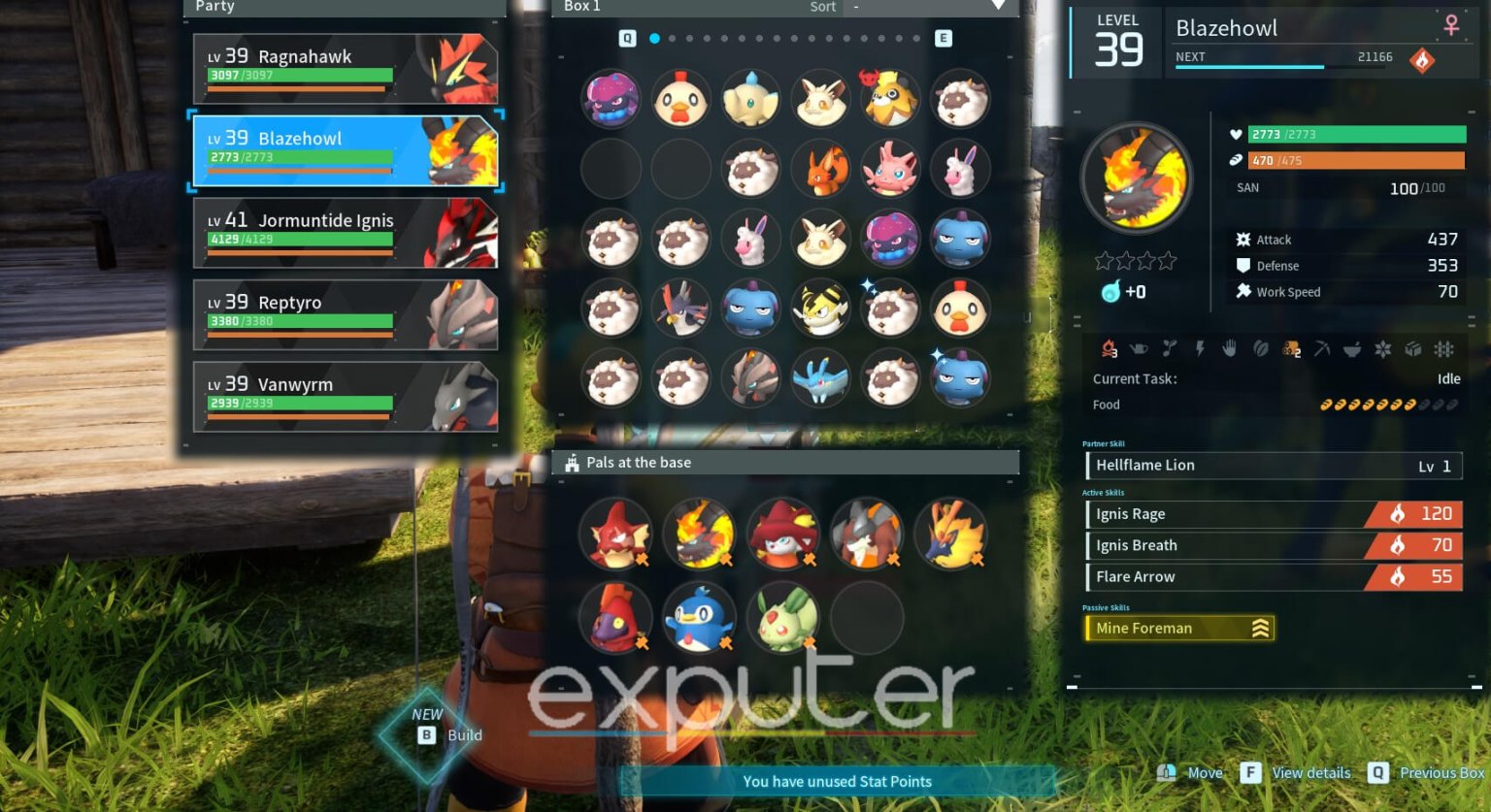Select the Kindling fire work suitability icon
Image resolution: width=1491 pixels, height=812 pixels.
tap(1109, 349)
